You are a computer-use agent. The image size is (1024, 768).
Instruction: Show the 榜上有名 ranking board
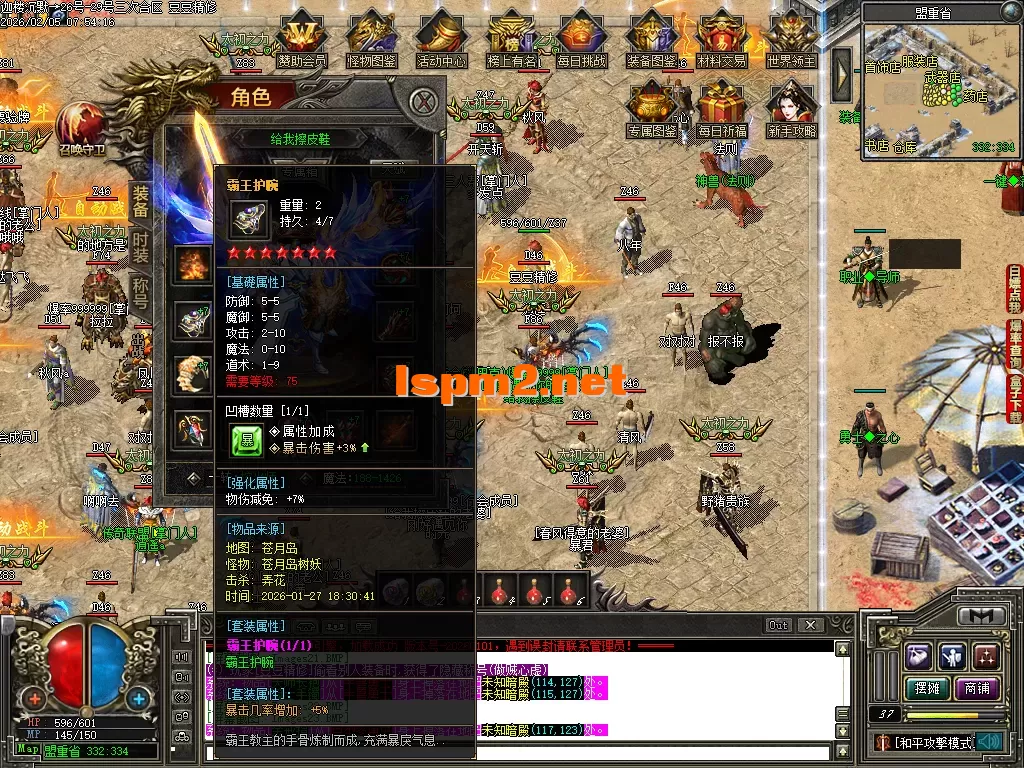click(x=511, y=38)
